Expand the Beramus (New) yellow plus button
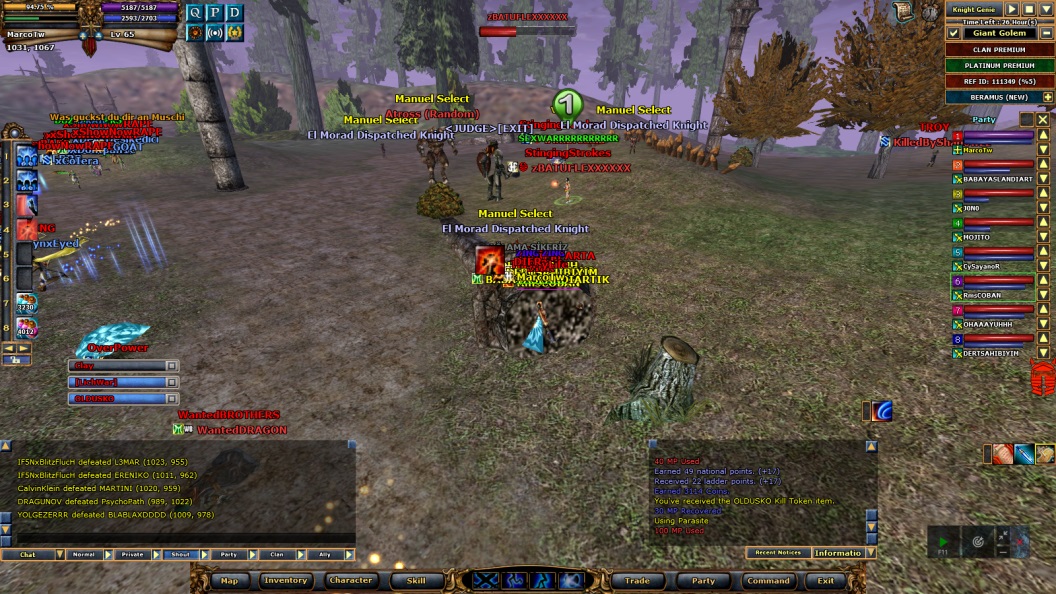Image resolution: width=1056 pixels, height=594 pixels. pyautogui.click(x=1047, y=97)
